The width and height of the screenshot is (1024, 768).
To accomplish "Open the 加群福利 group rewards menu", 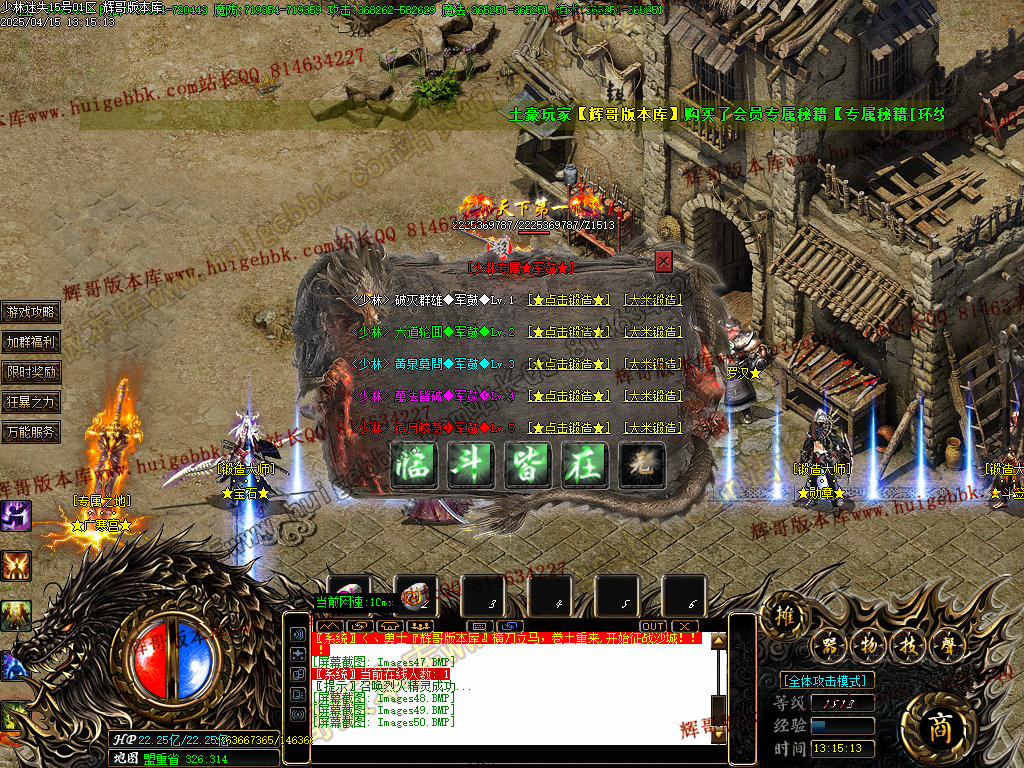I will pos(31,342).
